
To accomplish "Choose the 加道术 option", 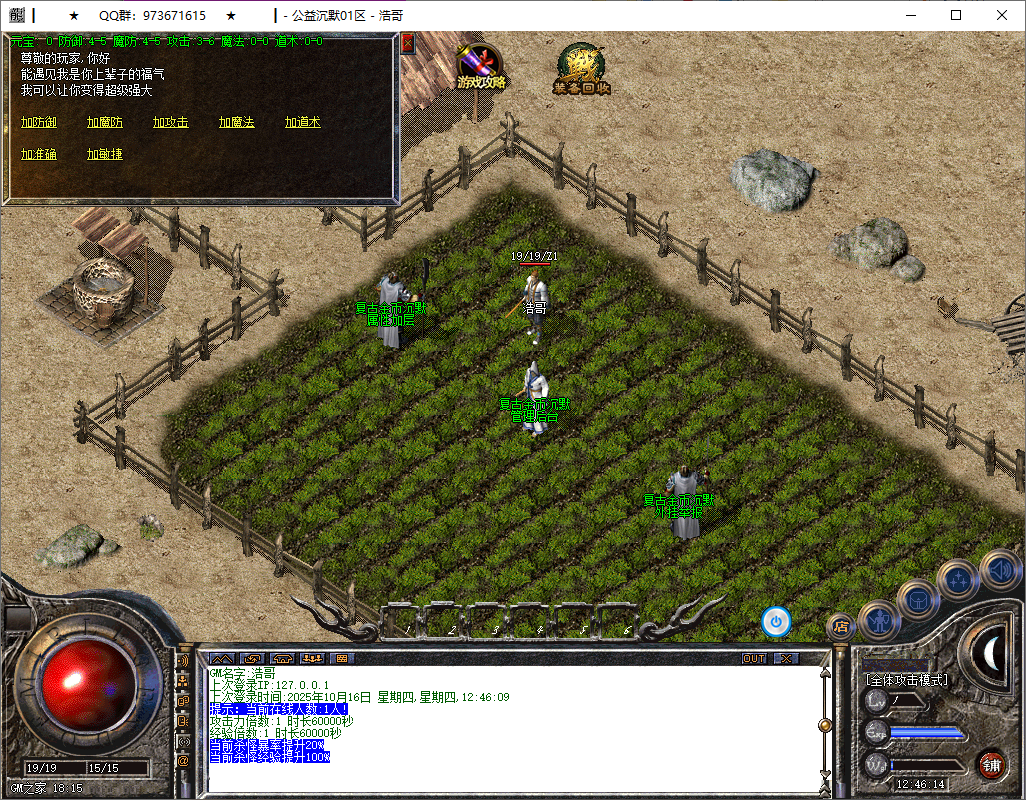I will 302,122.
